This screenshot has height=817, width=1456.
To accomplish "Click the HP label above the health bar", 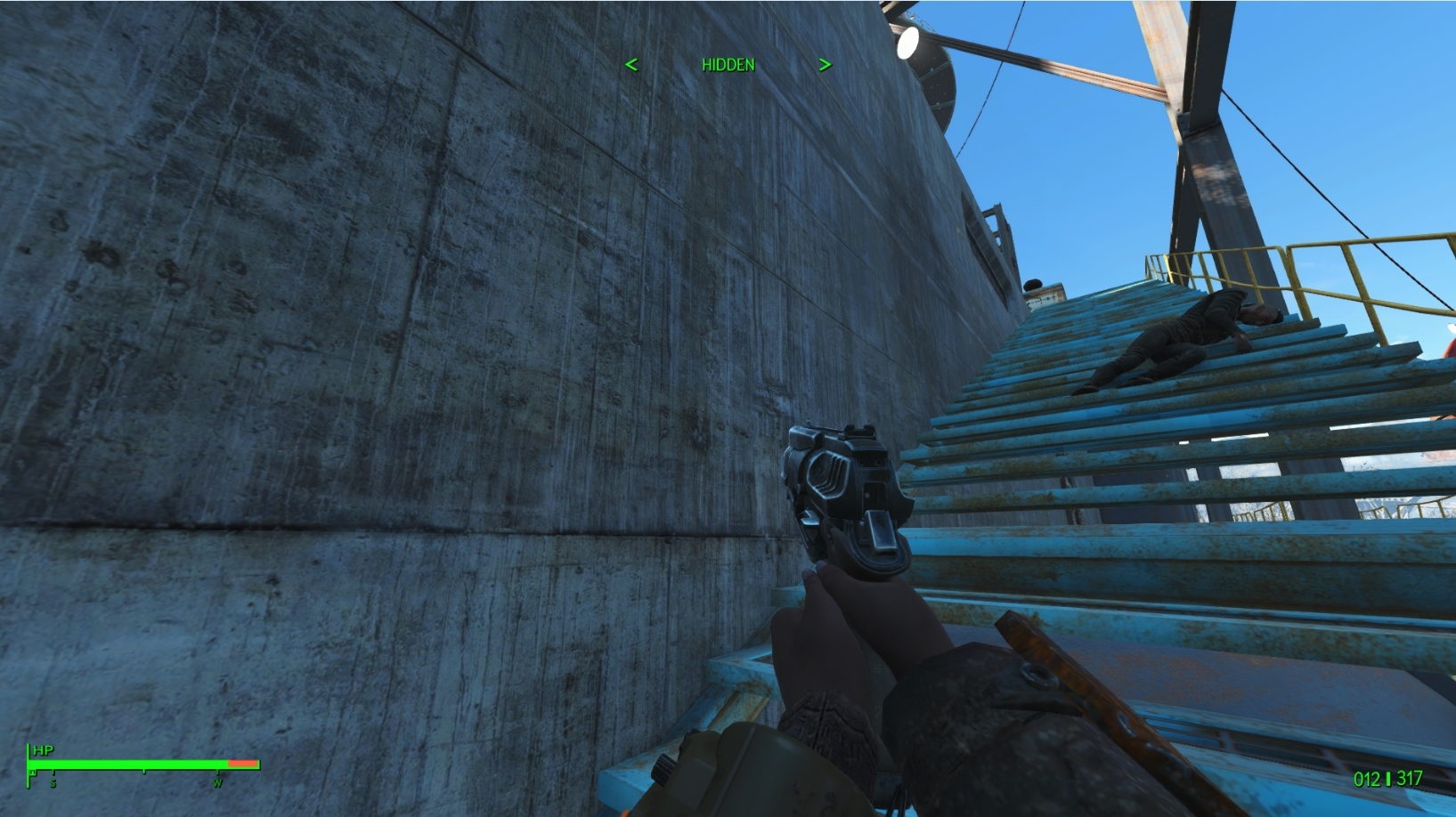I will click(x=43, y=750).
